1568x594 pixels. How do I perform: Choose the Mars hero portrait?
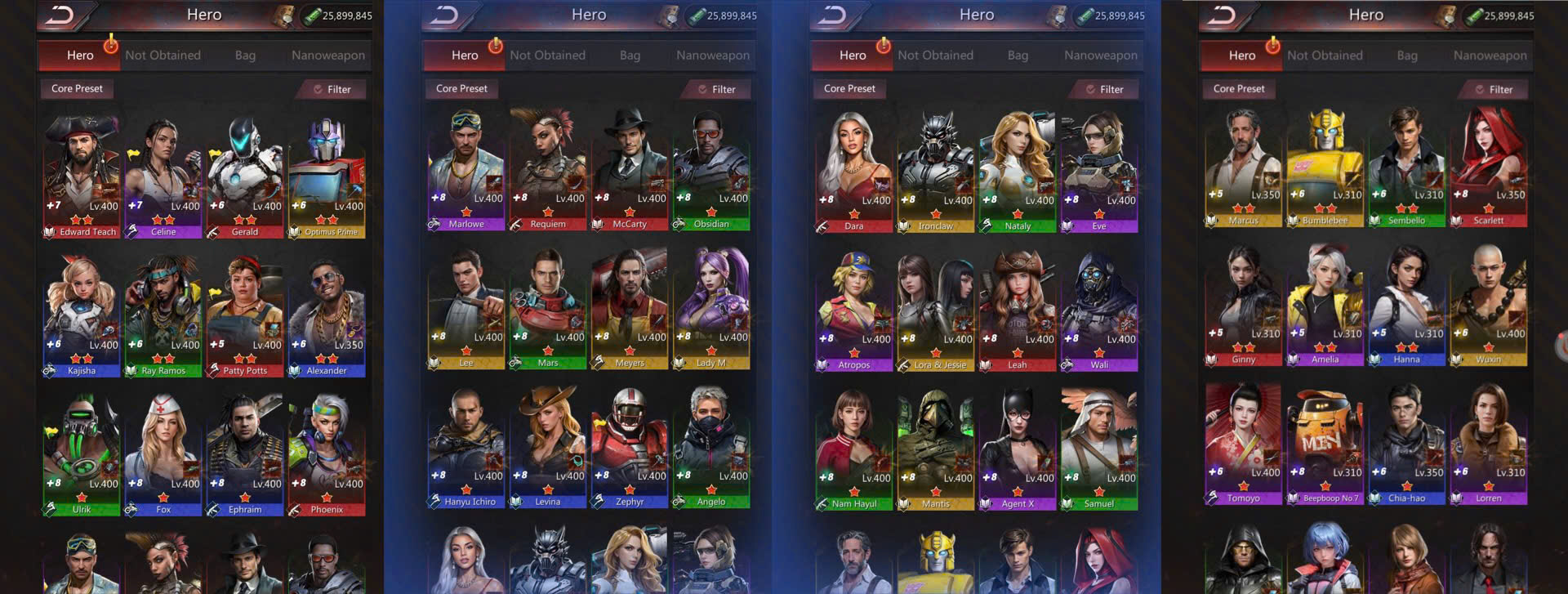pyautogui.click(x=548, y=304)
